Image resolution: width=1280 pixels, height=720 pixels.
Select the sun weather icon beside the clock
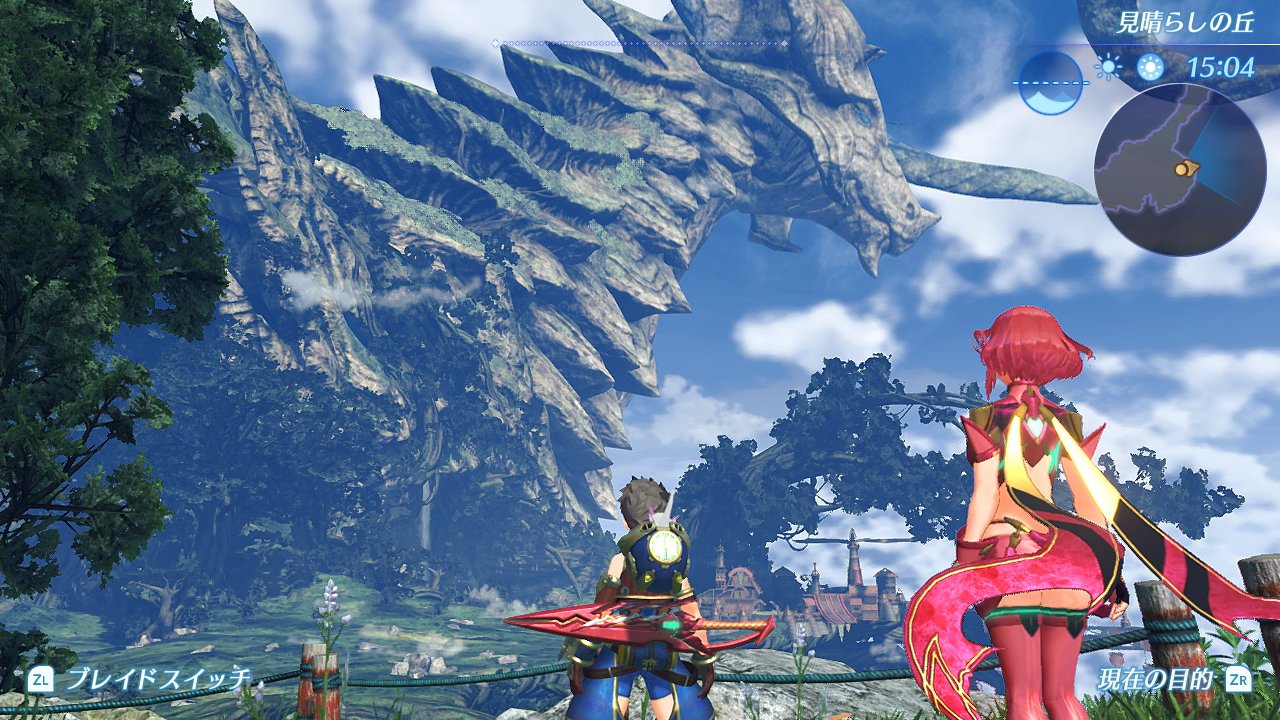(1108, 65)
